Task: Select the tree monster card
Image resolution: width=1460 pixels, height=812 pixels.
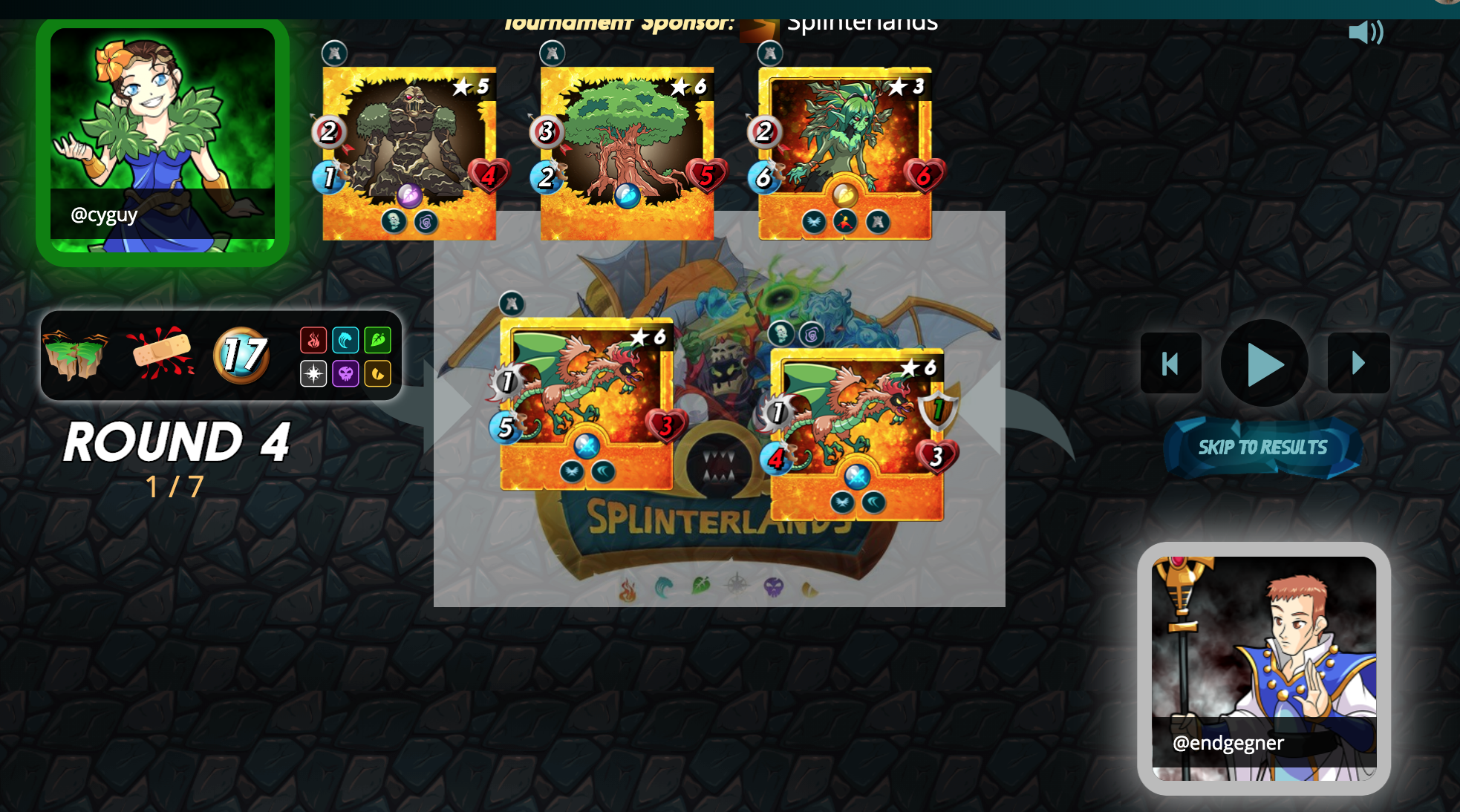Action: coord(627,154)
